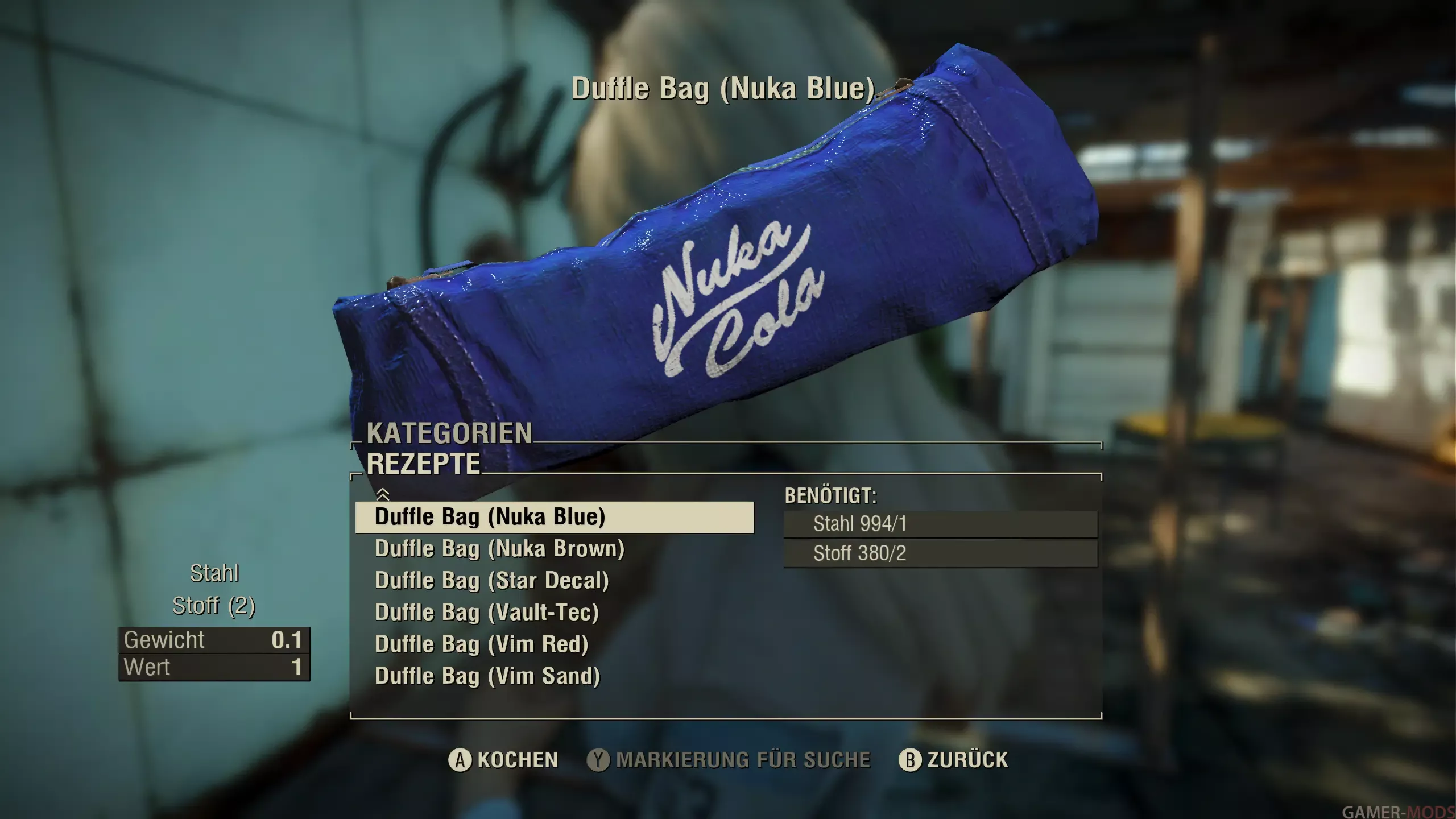This screenshot has height=819, width=1456.
Task: Select Duffle Bag (Nuka Blue) recipe
Action: [554, 517]
